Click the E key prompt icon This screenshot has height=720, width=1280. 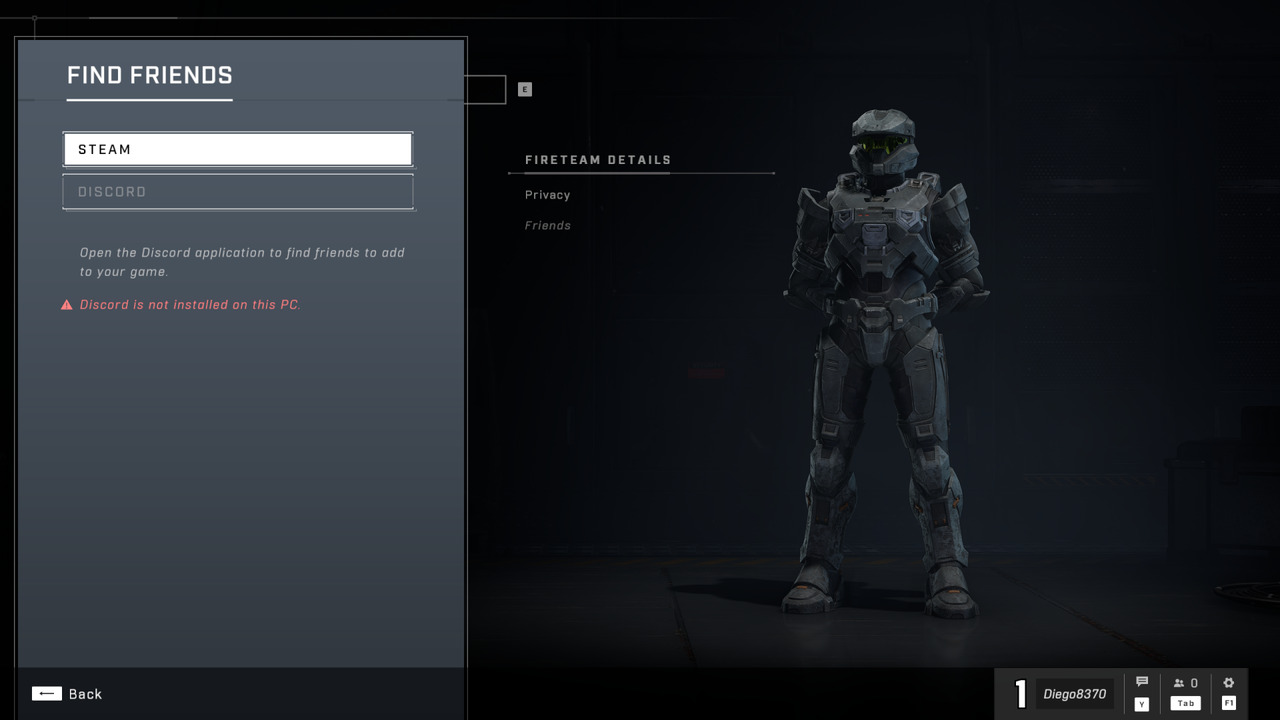pos(524,89)
